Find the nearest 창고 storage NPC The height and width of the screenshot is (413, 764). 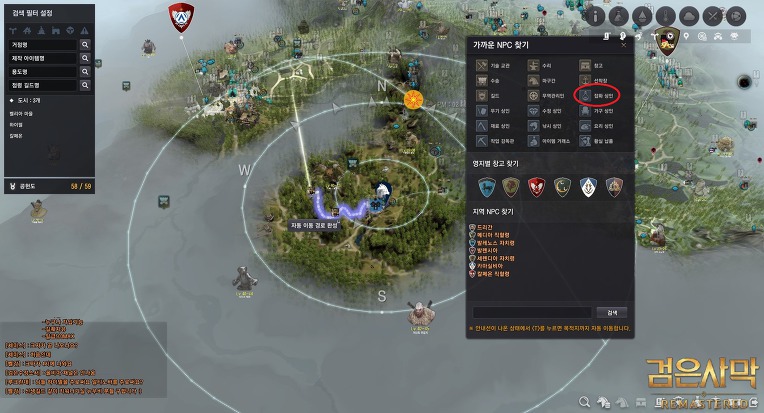[598, 65]
